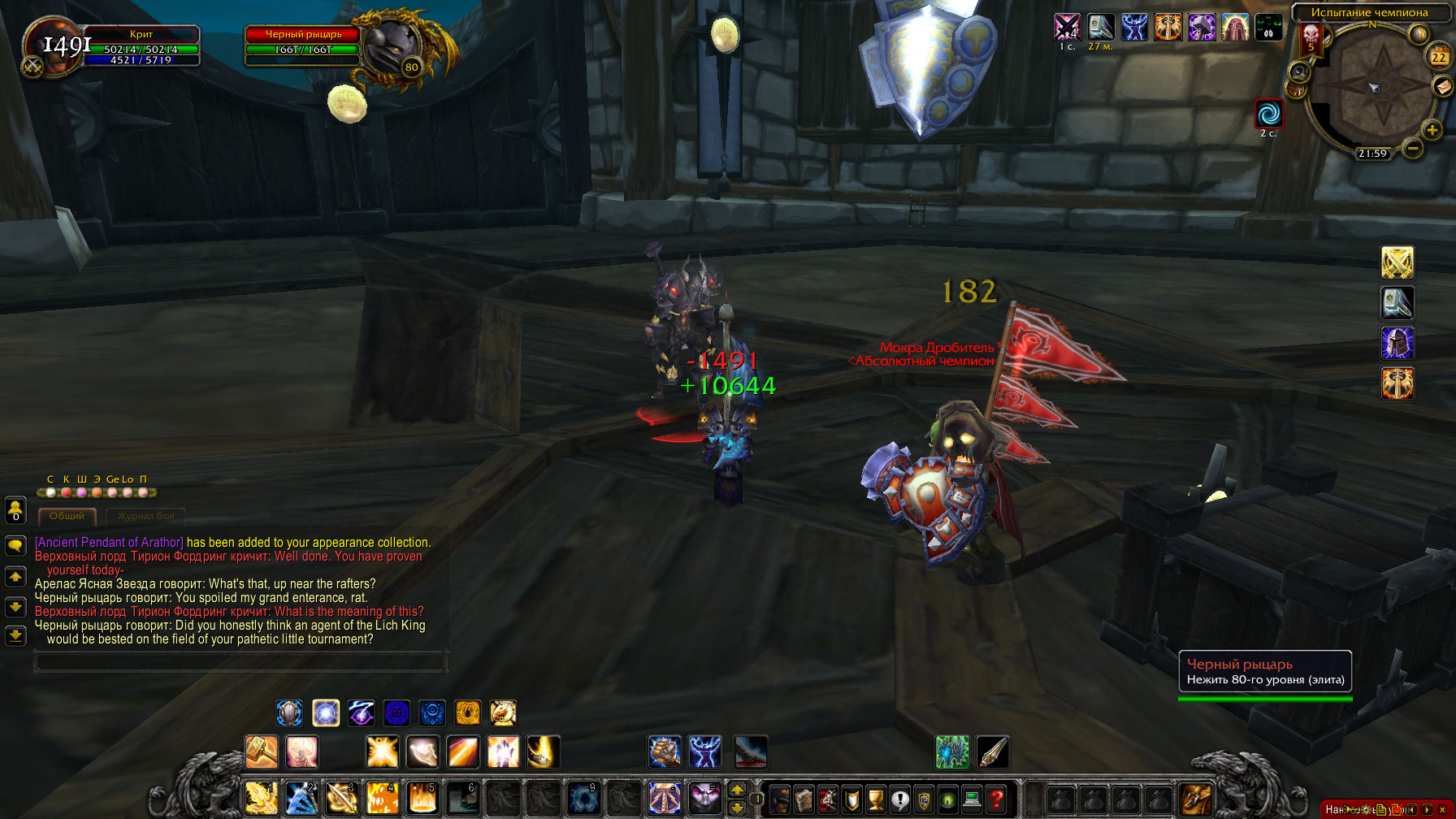
Task: Check mail via the minimap envelope icon
Action: 1442,87
